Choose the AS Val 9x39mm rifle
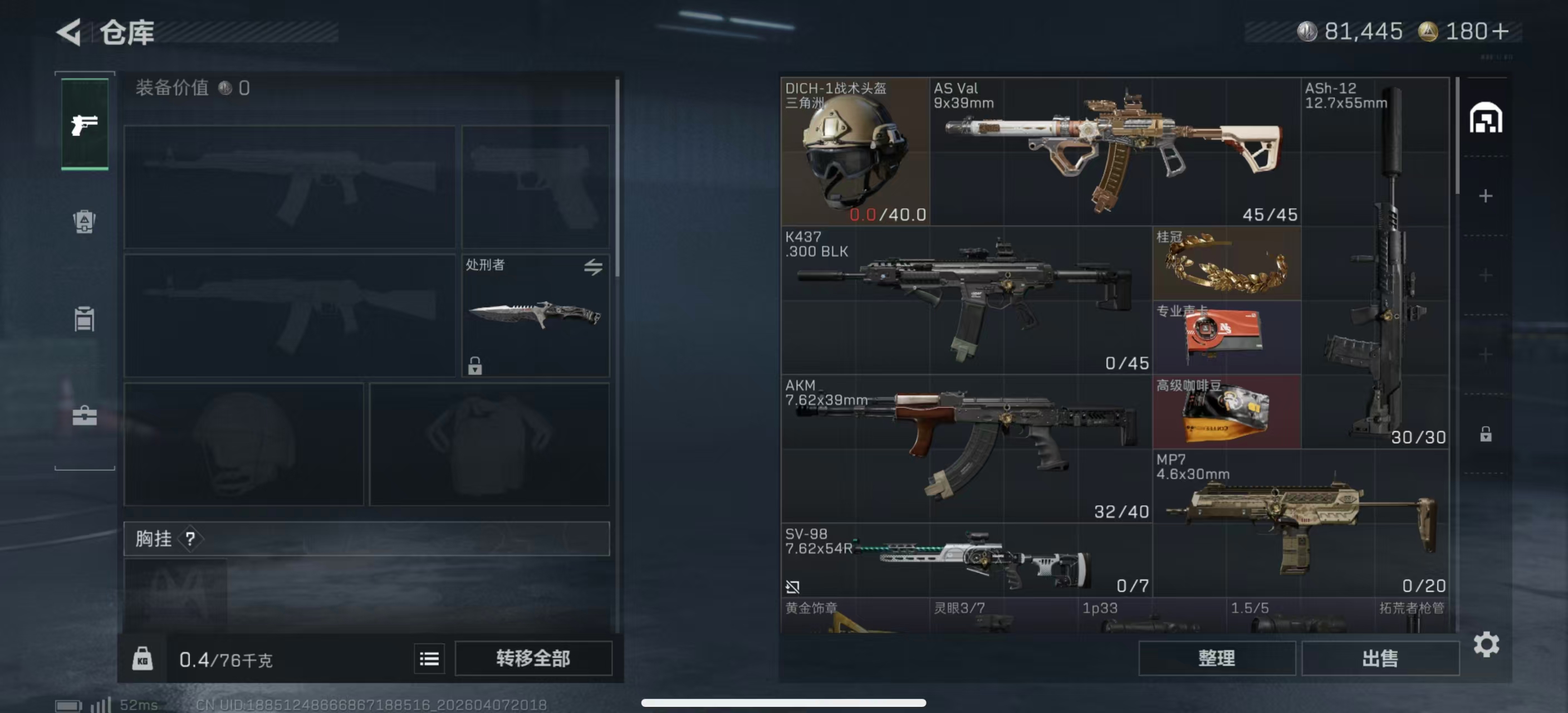This screenshot has height=713, width=1568. click(x=1115, y=152)
